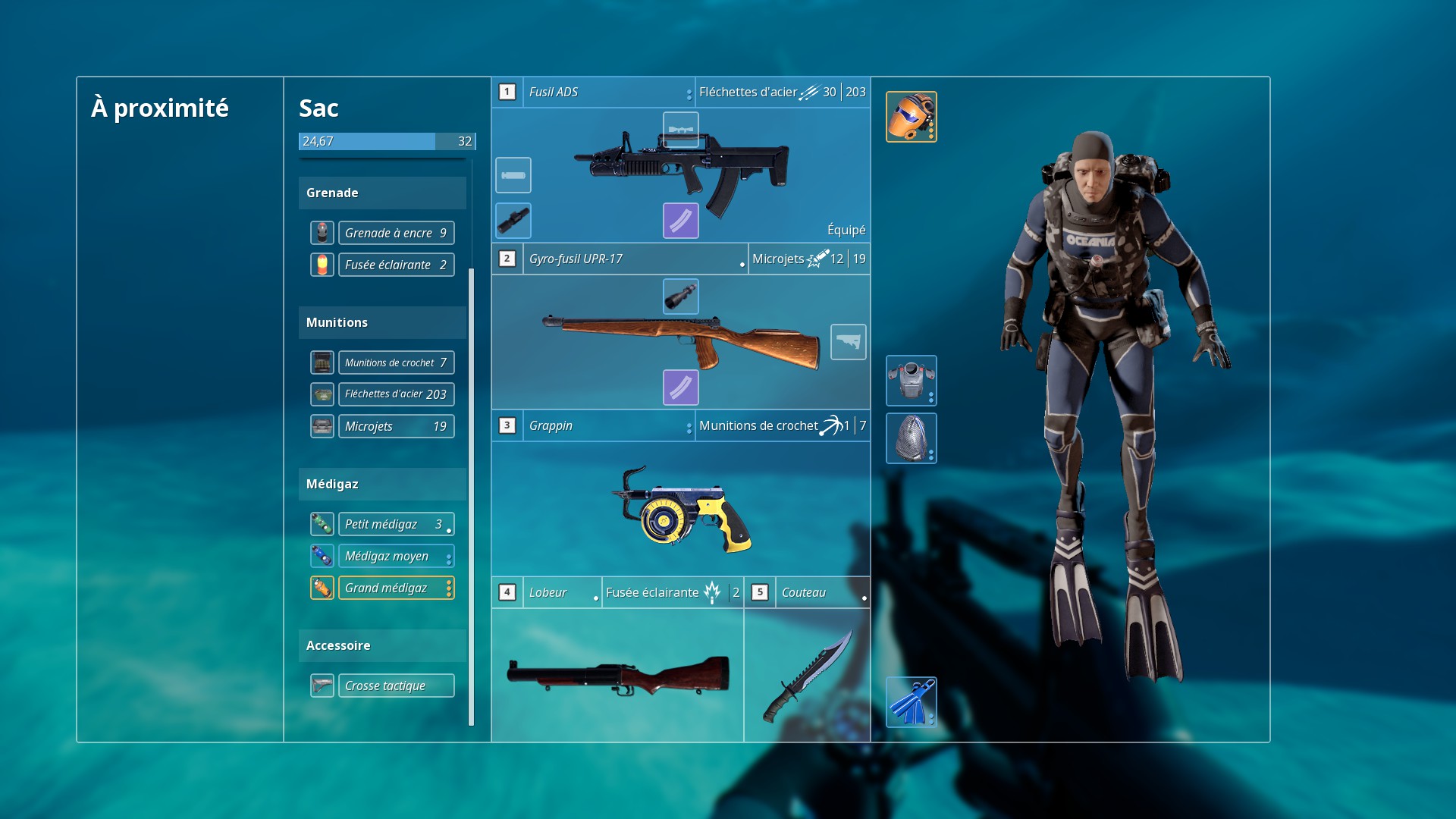Screen dimensions: 1456x819
Task: Click the orange diving helmet slot
Action: click(x=911, y=117)
